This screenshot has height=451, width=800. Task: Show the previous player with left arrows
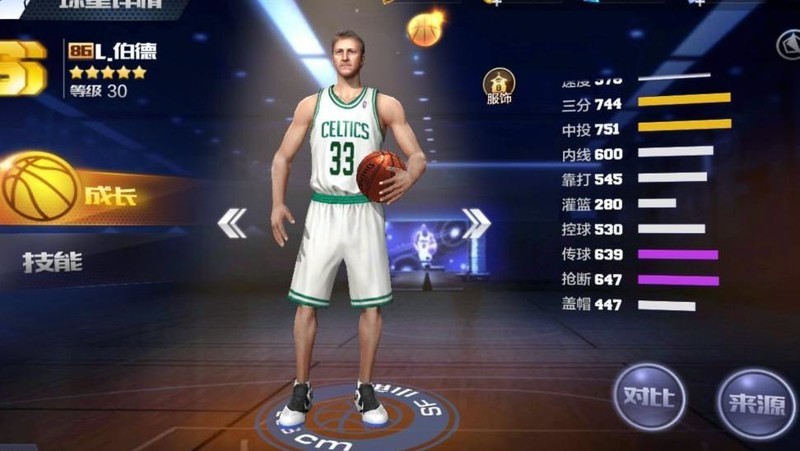[232, 223]
